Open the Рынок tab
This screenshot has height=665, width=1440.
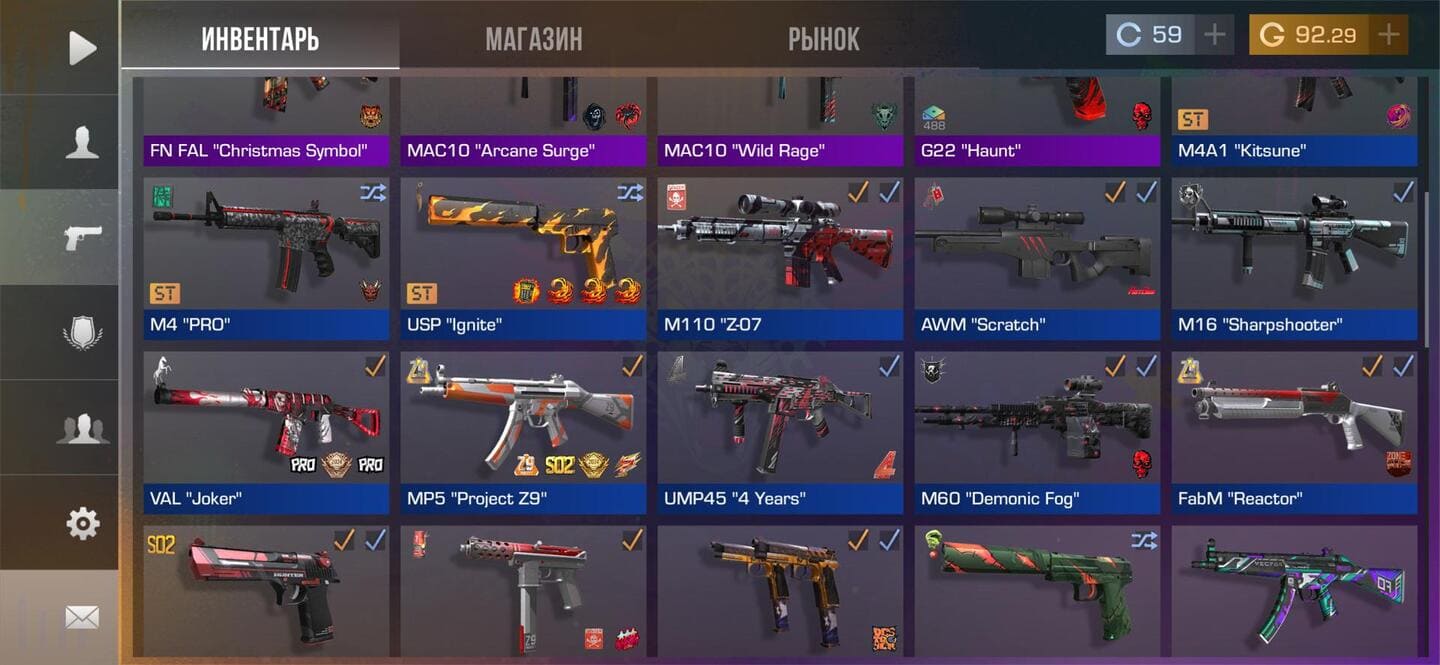click(823, 39)
